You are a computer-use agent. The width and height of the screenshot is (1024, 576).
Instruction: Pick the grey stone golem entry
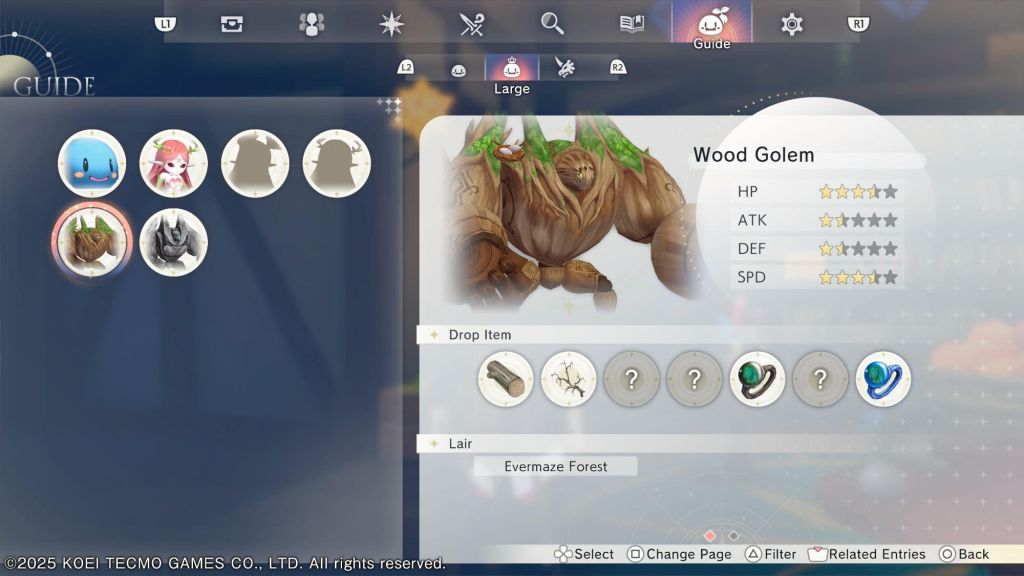[x=173, y=243]
